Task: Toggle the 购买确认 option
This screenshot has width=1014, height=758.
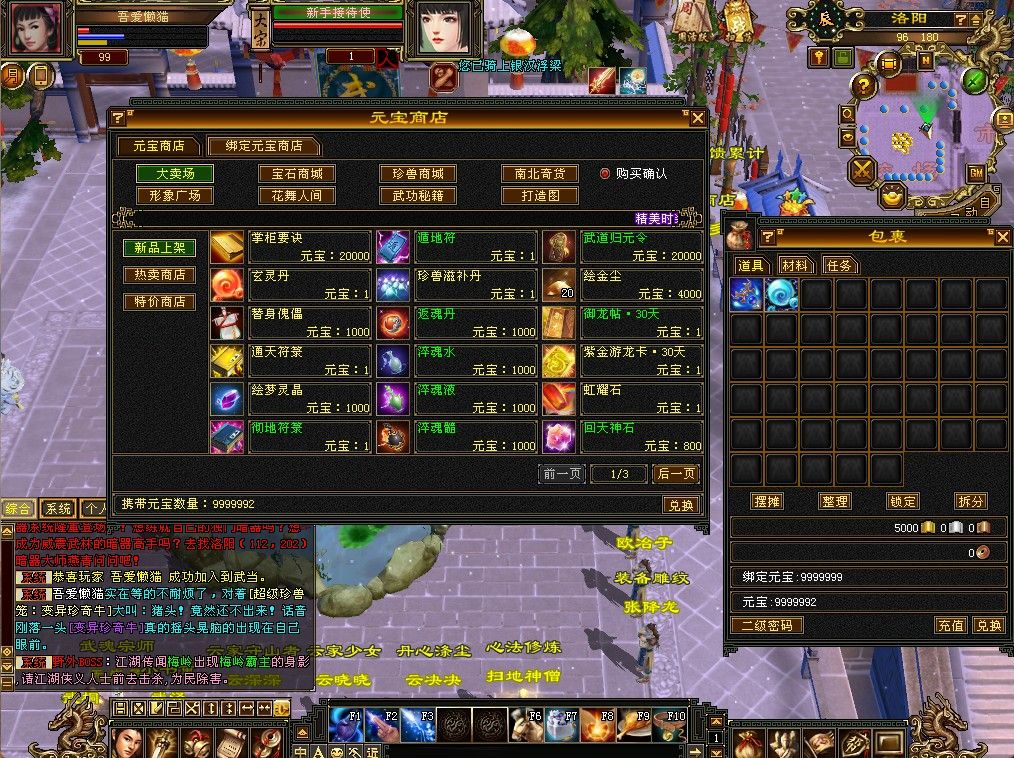Action: [605, 173]
